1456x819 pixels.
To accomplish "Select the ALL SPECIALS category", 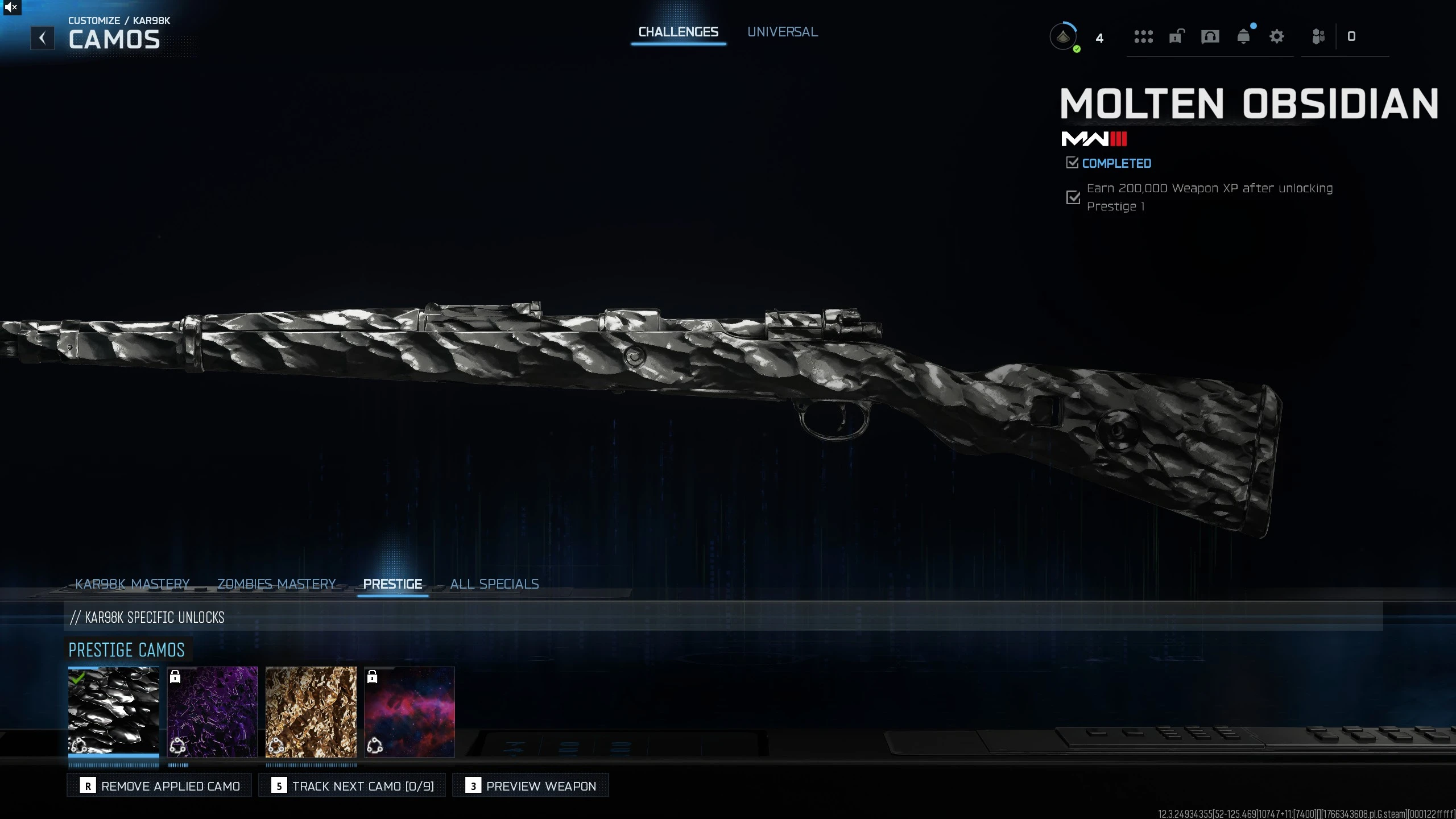I will click(494, 584).
